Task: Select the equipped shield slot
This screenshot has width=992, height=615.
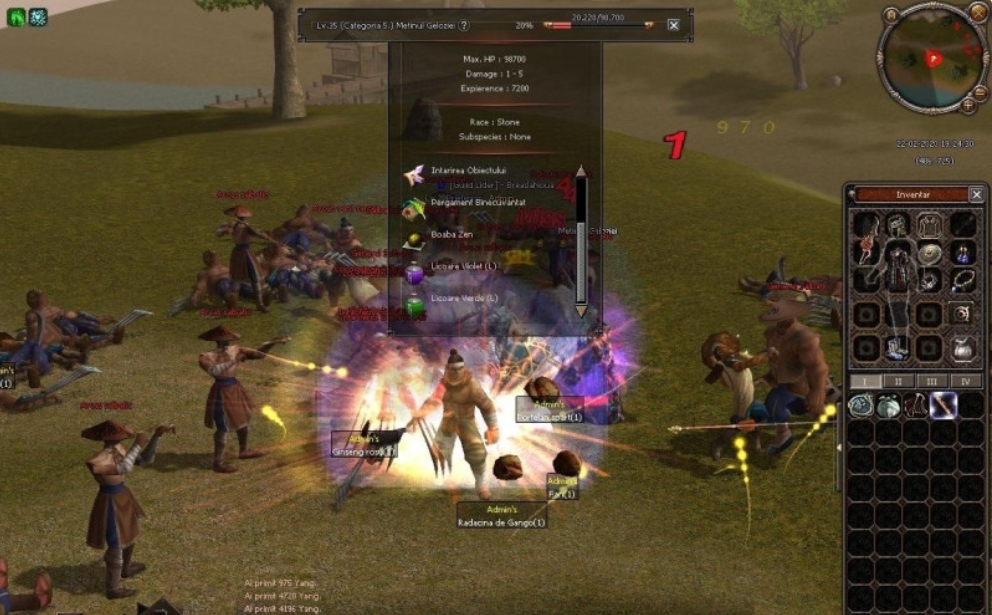Action: coord(930,254)
